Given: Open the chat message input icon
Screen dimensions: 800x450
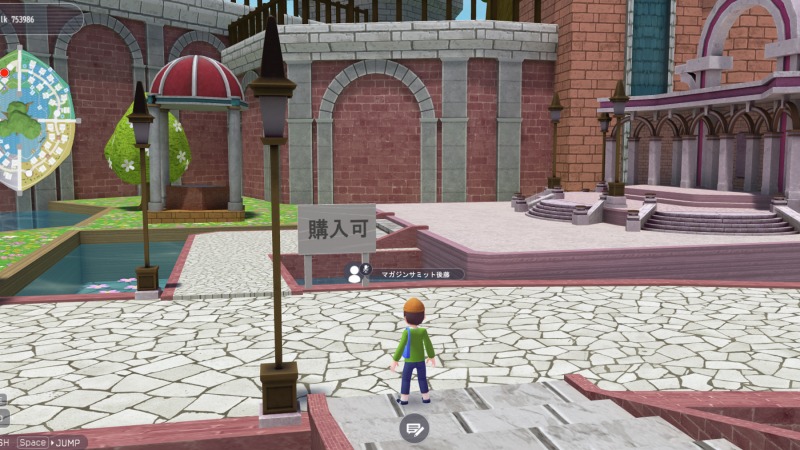Looking at the screenshot, I should (414, 428).
